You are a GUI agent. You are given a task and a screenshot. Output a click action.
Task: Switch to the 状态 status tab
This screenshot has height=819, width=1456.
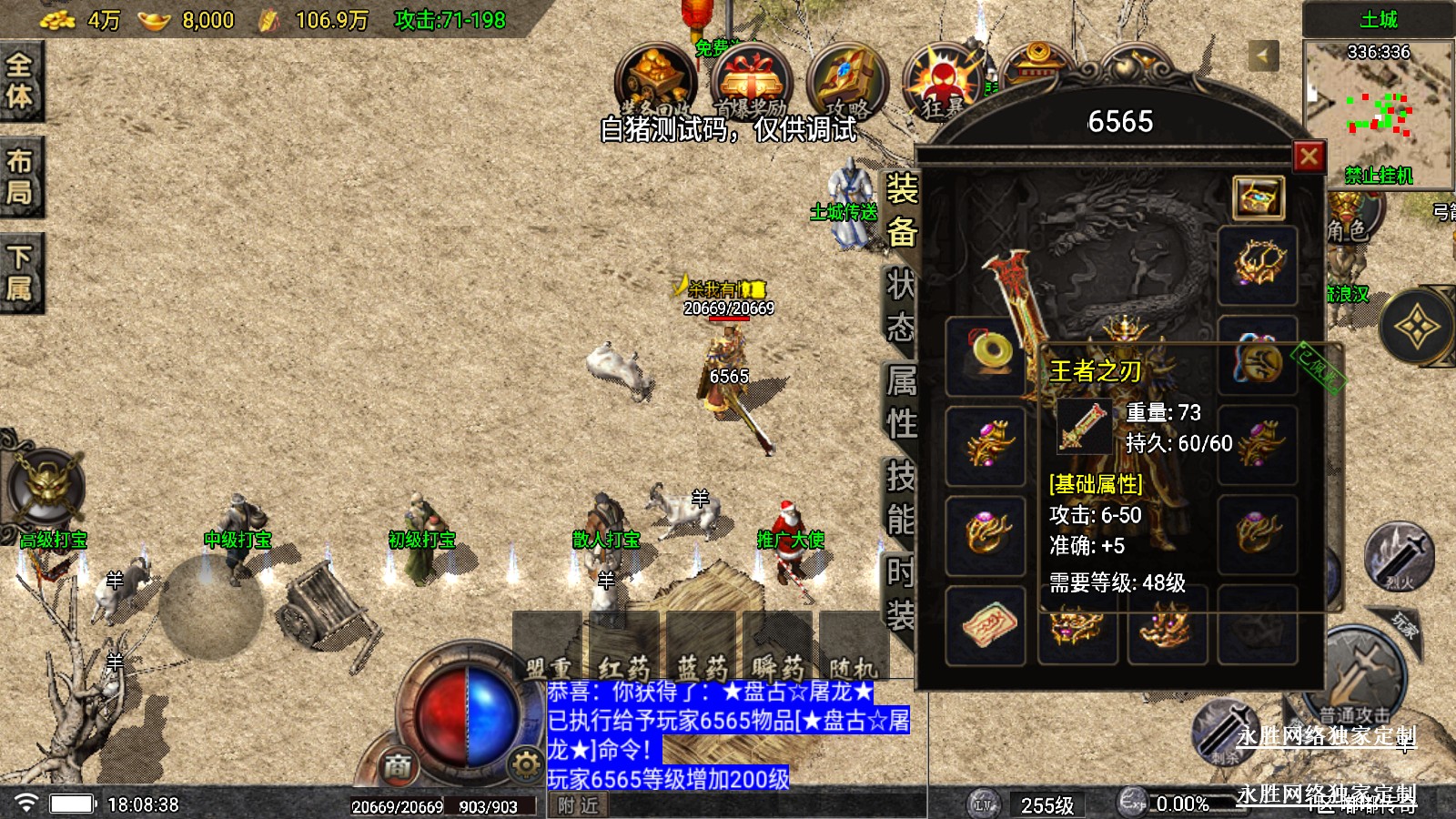(x=901, y=305)
